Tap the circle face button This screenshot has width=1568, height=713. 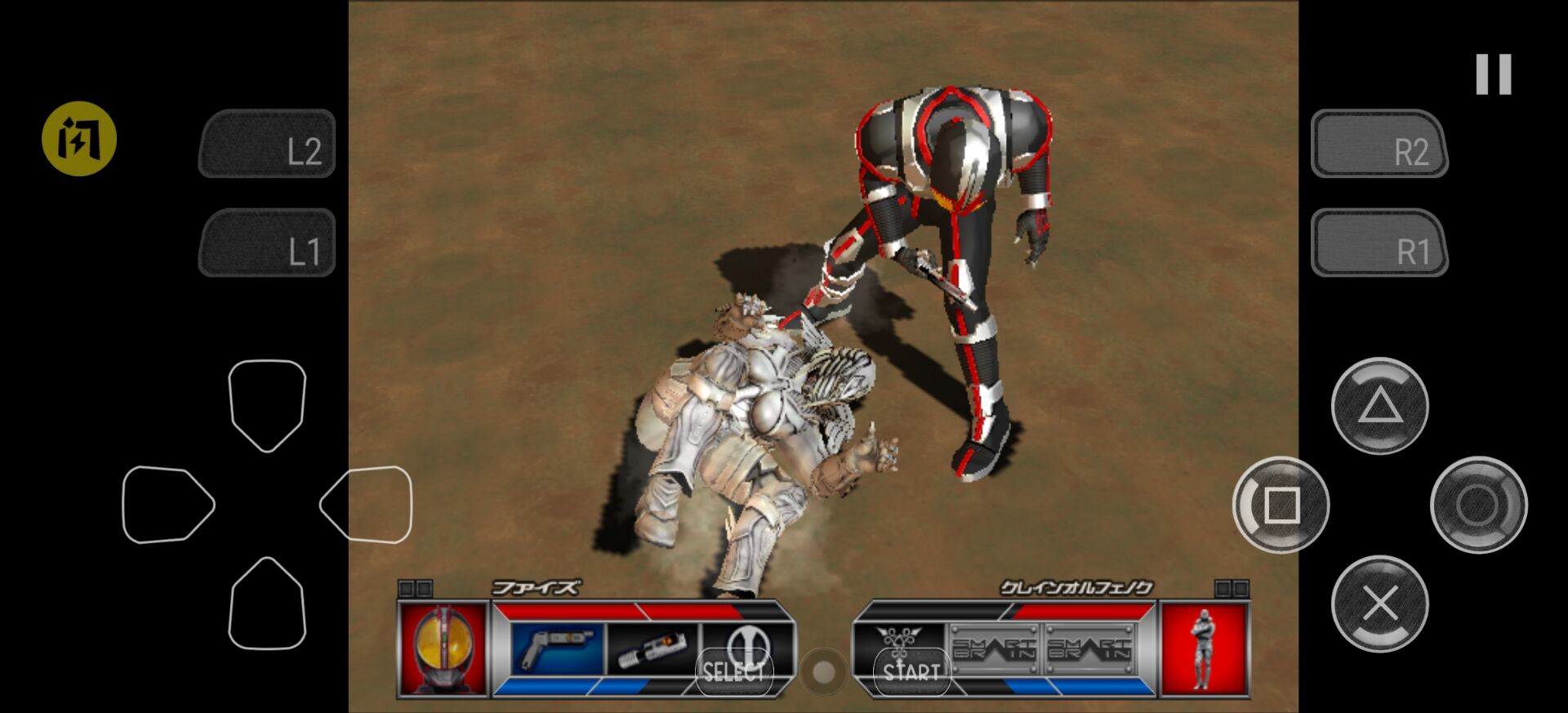coord(1478,505)
